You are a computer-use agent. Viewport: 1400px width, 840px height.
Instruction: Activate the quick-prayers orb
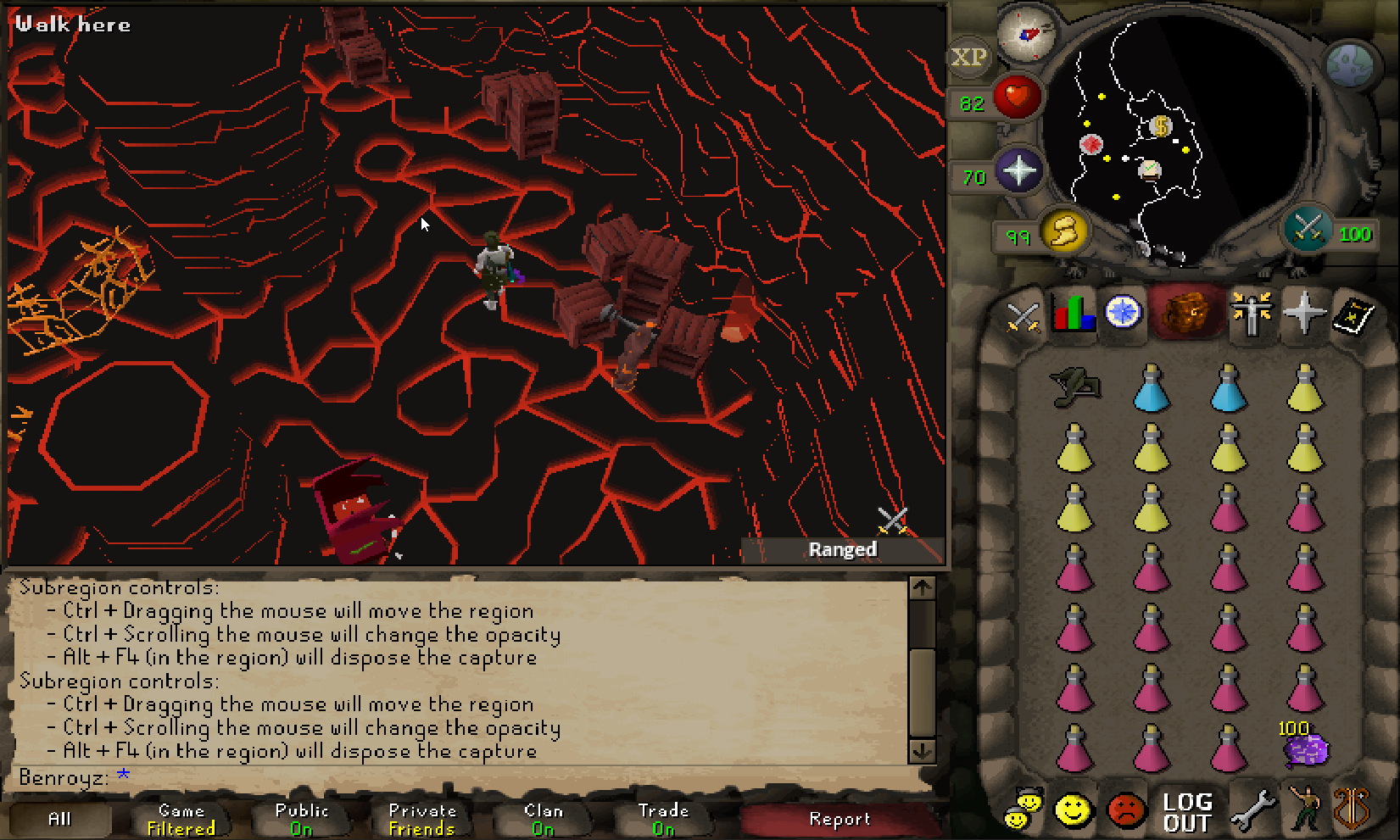point(1018,170)
